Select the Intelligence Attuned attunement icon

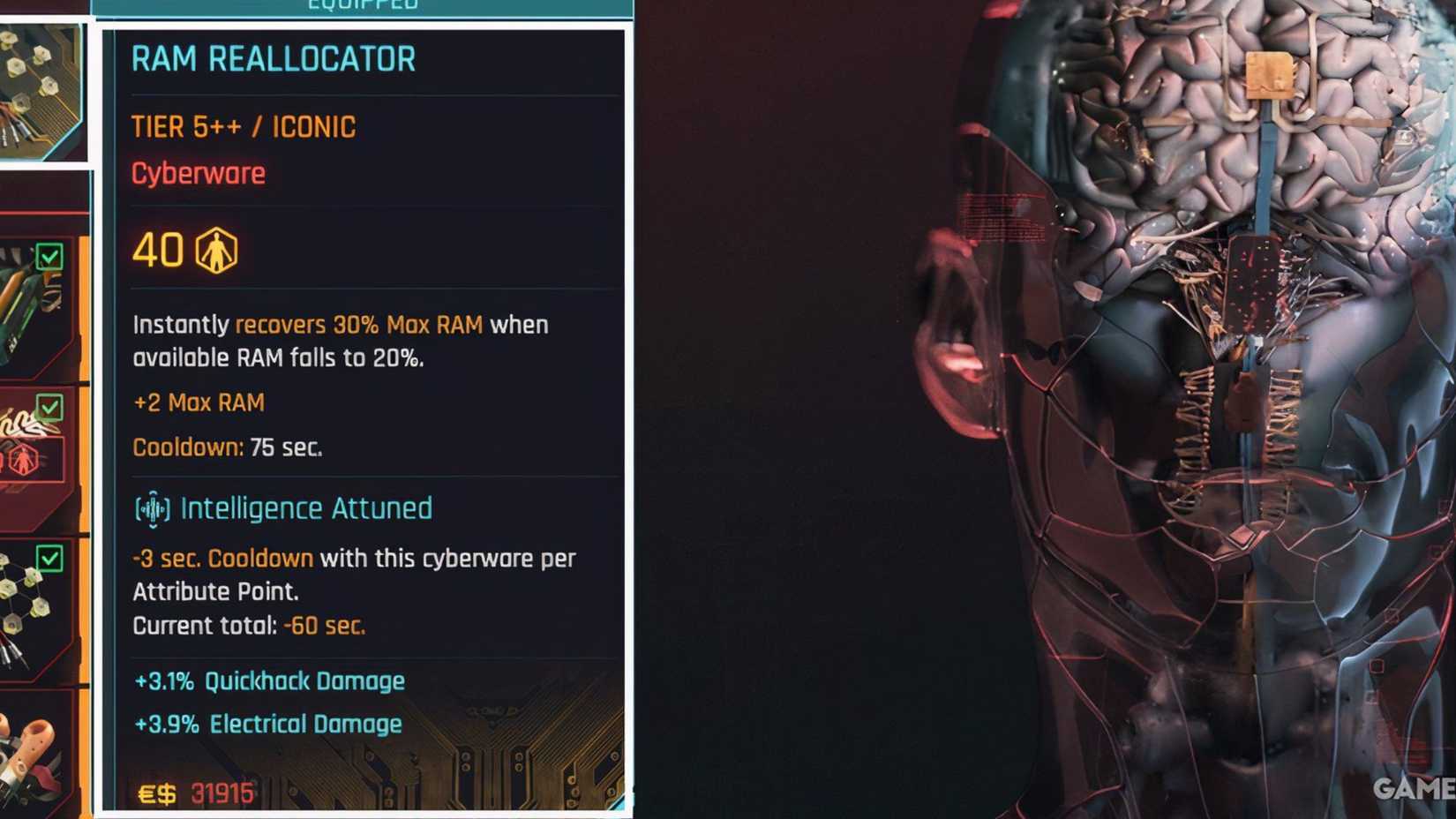[x=150, y=508]
